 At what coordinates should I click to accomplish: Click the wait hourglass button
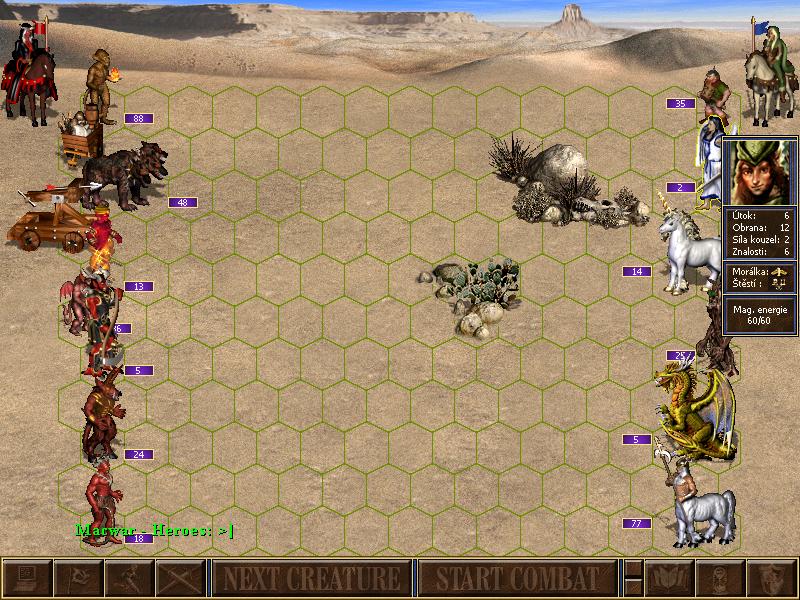721,578
